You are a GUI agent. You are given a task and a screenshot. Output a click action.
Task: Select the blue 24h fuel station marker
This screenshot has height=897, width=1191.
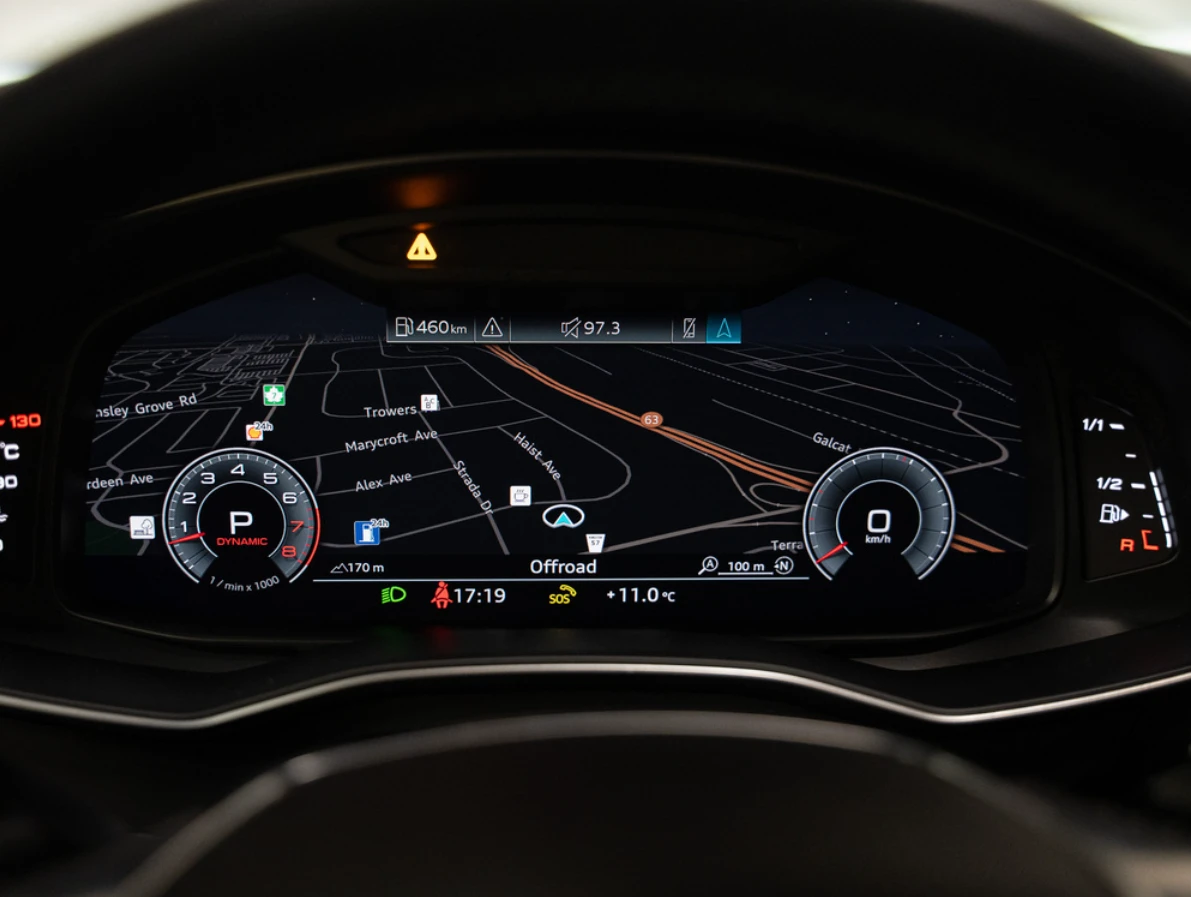pos(367,532)
